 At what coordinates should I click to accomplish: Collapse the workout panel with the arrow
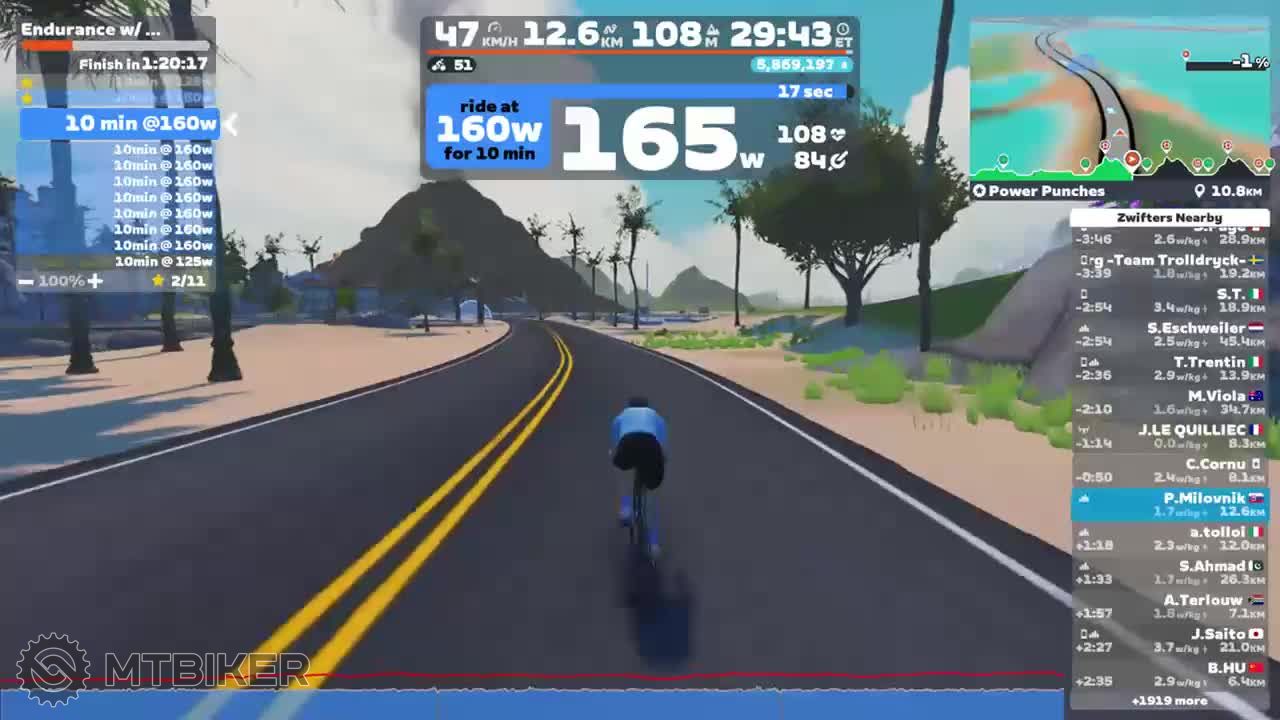pyautogui.click(x=230, y=124)
